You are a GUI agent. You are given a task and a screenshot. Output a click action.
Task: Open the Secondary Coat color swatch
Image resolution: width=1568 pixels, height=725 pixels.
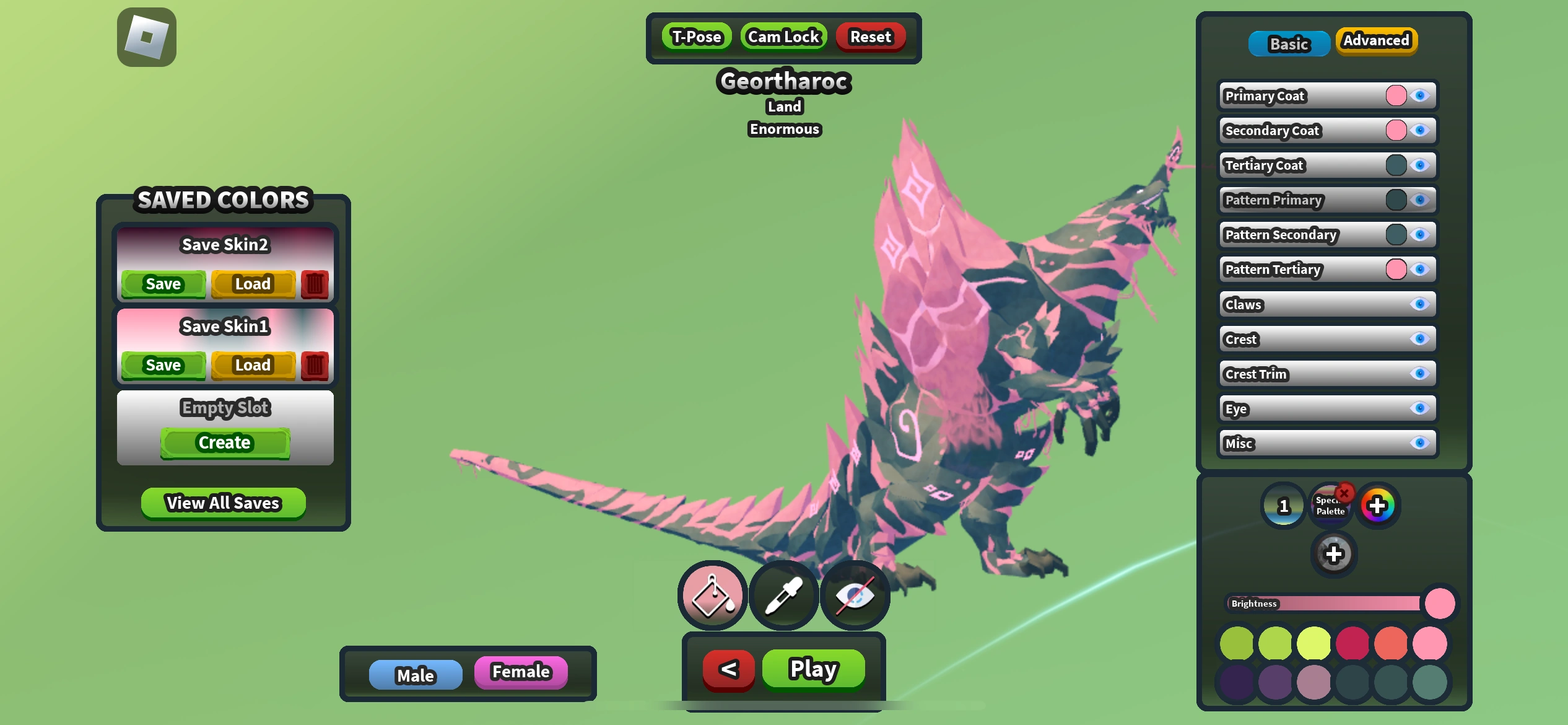1396,130
